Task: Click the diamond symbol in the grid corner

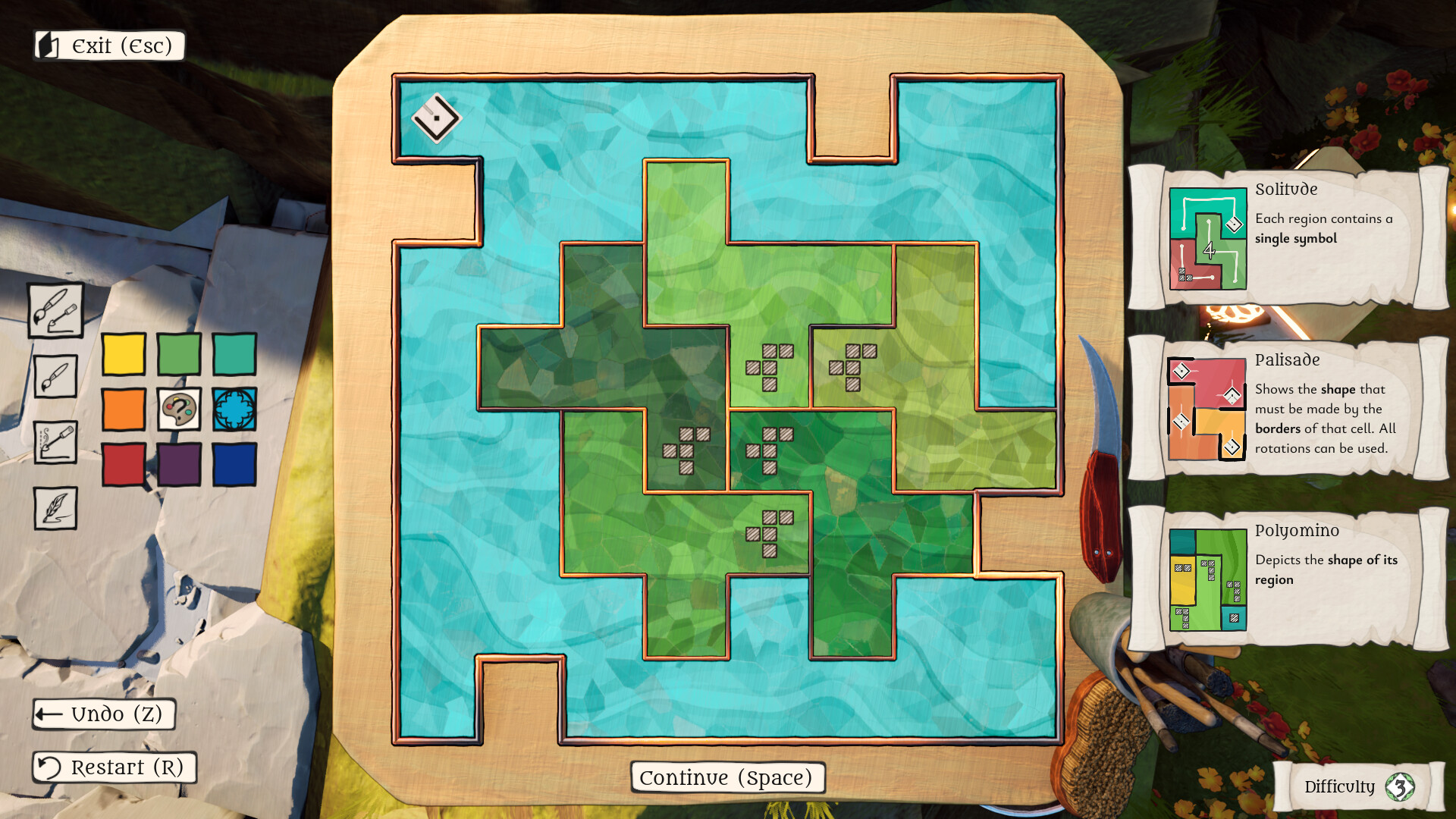Action: 438,118
